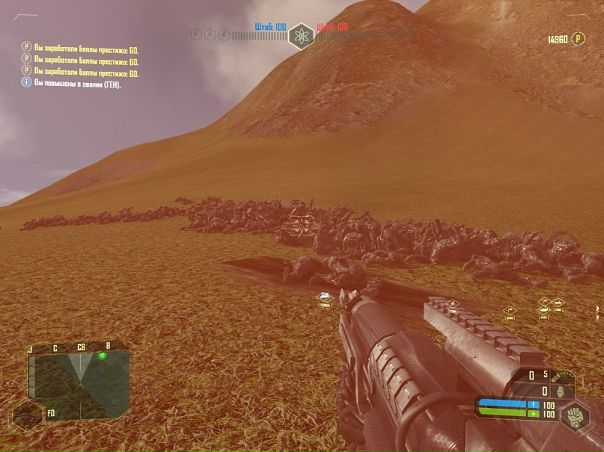The height and width of the screenshot is (452, 604).
Task: Select the green marker on the minimap
Action: point(103,356)
